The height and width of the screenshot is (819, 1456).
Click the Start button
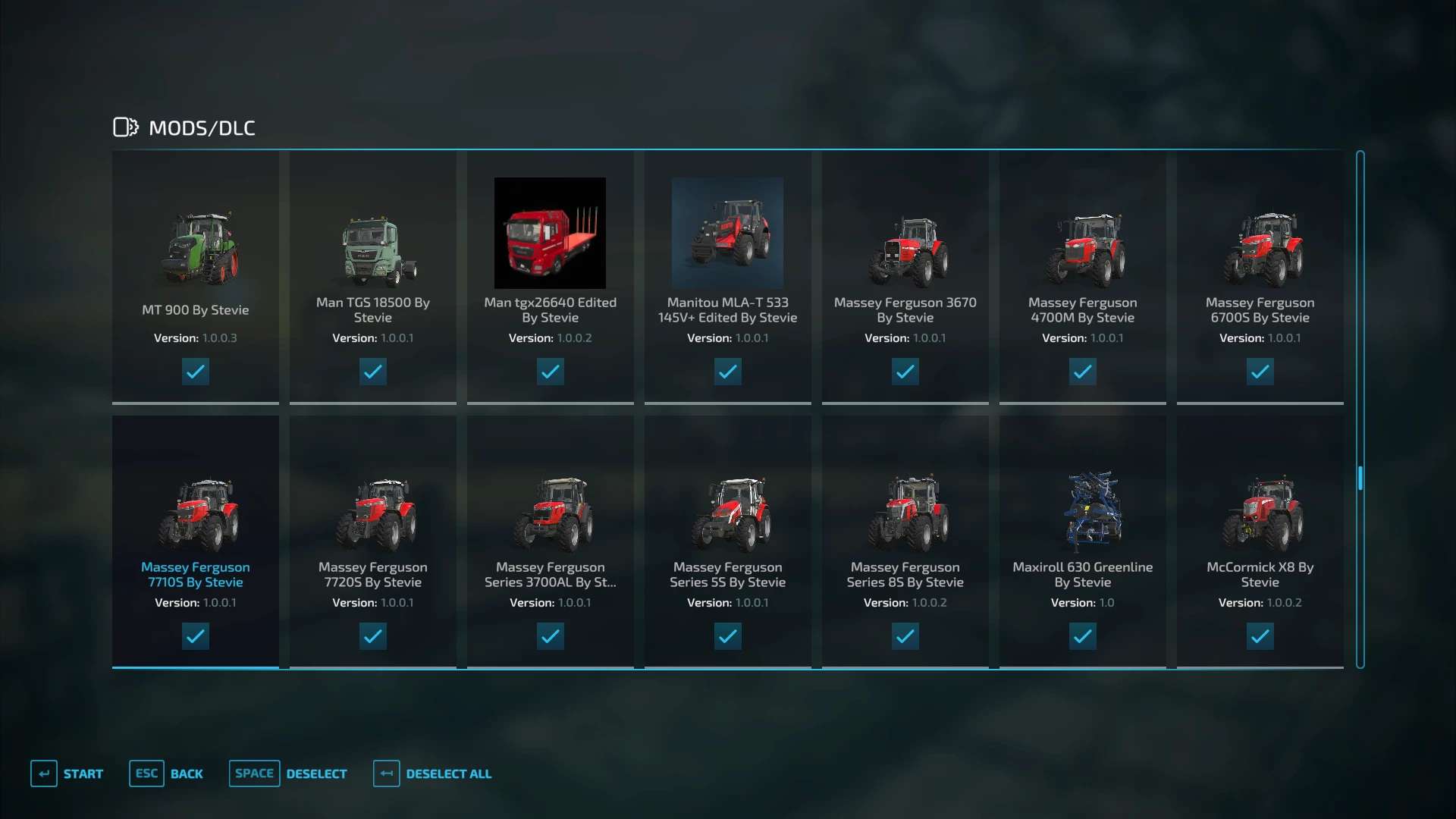[x=67, y=773]
